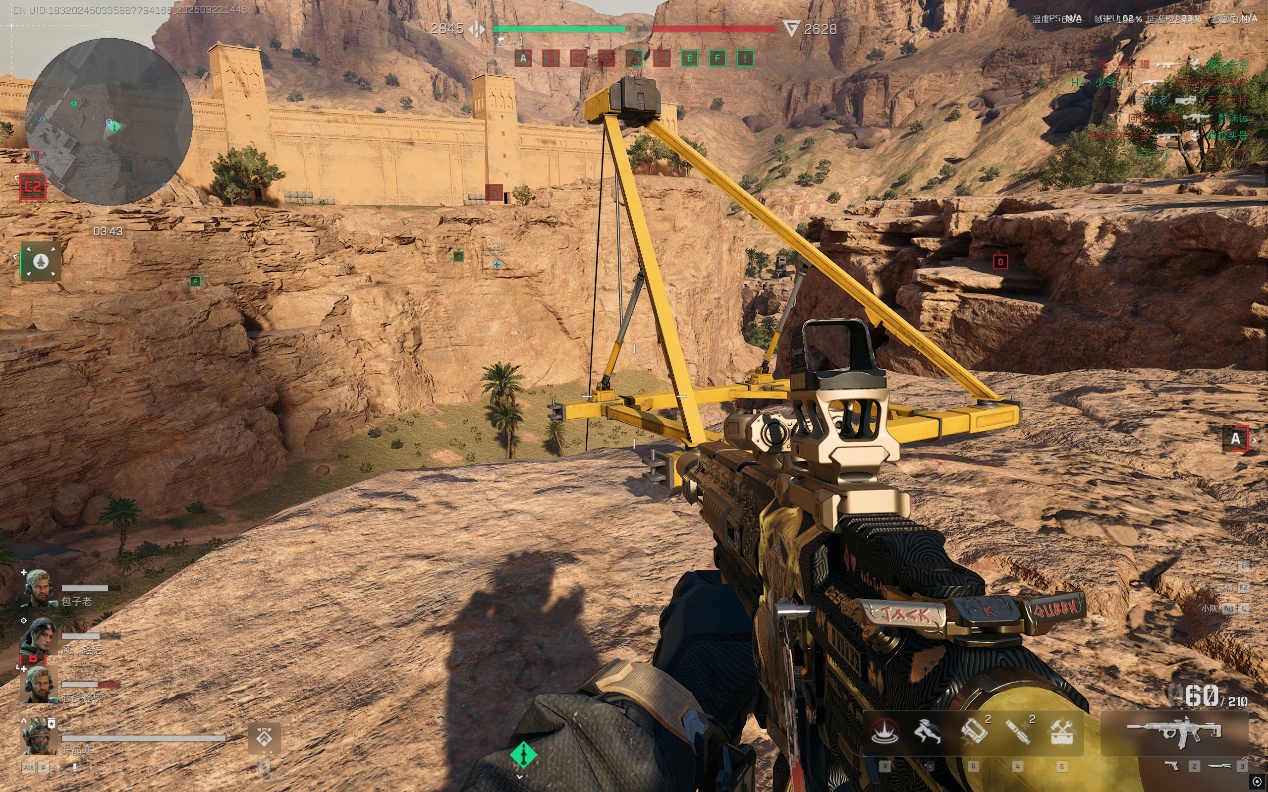Click the hooded female squadmate portrait
The width and height of the screenshot is (1268, 792).
click(x=38, y=635)
